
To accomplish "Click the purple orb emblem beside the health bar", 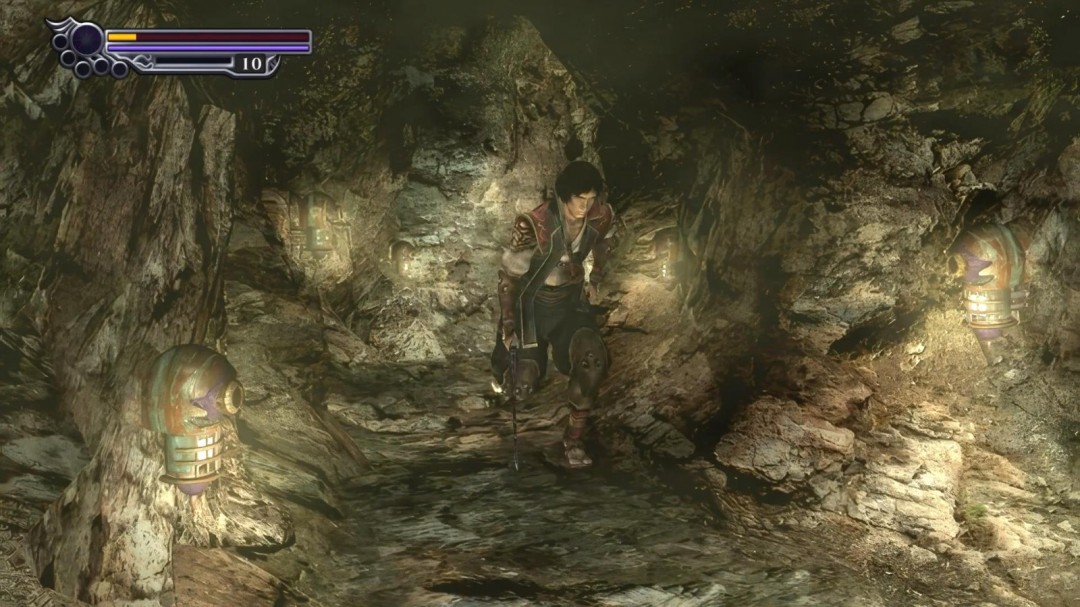I will (86, 40).
